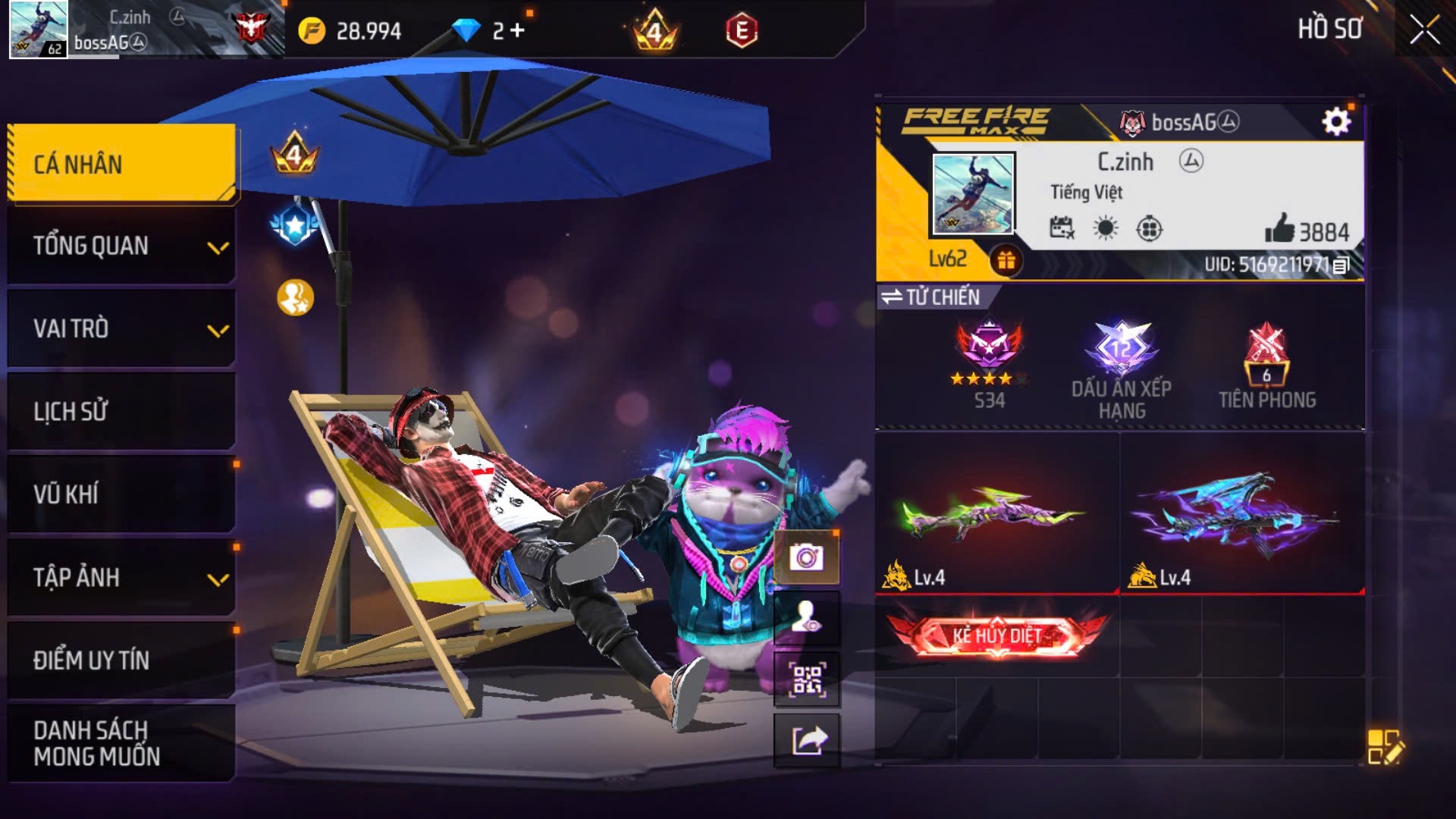Select the CÁ NHÂN tab

click(x=121, y=164)
